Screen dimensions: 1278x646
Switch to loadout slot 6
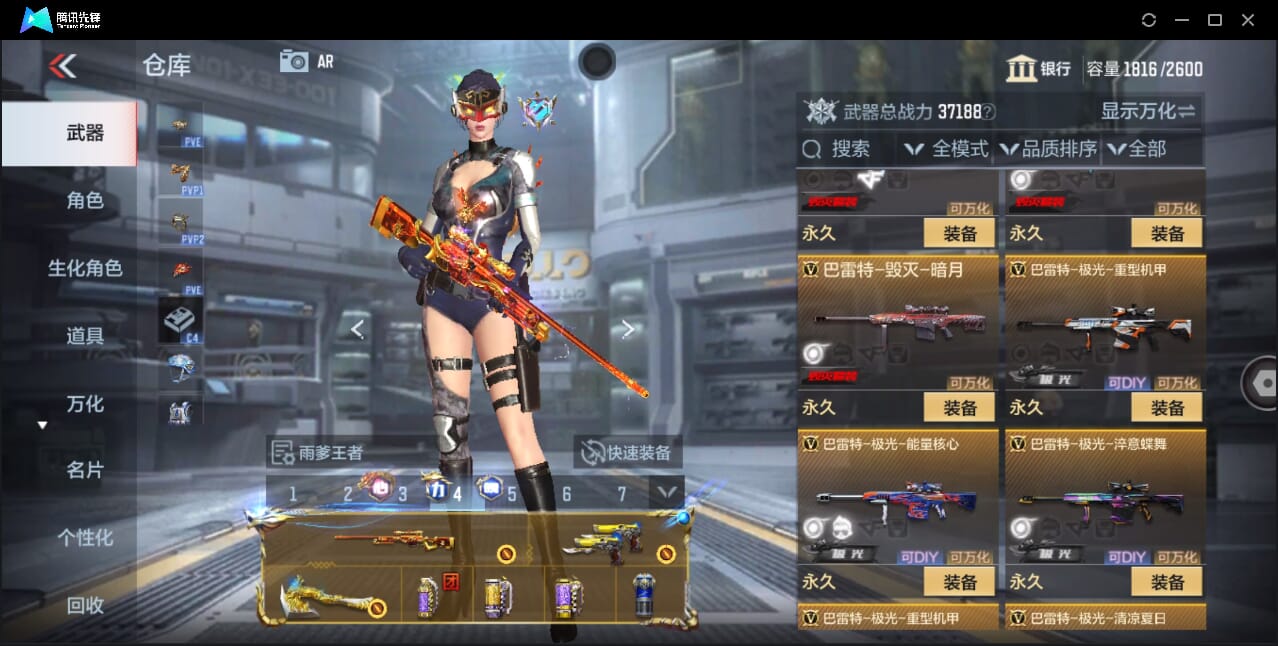[x=566, y=494]
